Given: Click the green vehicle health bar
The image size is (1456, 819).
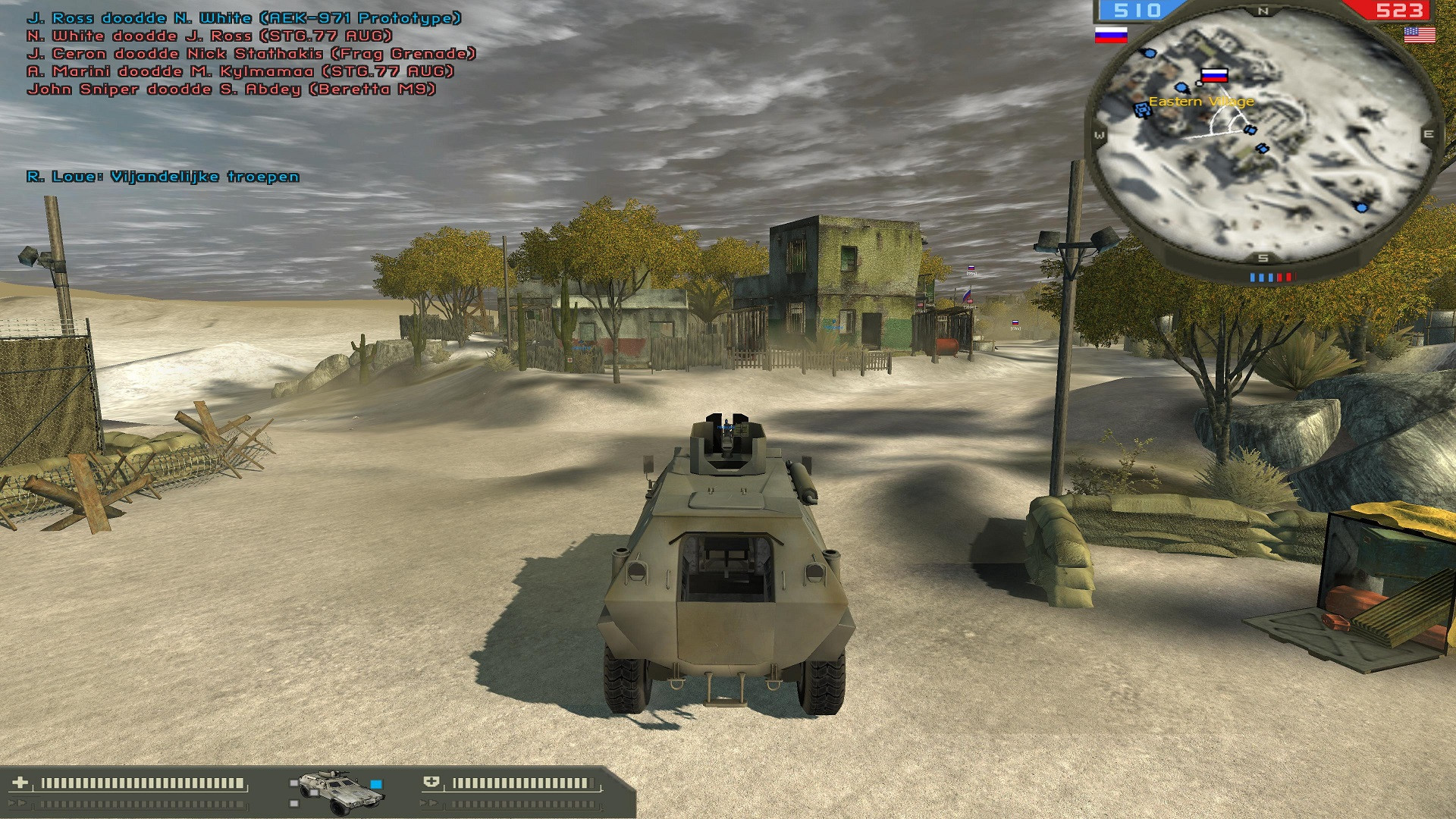Looking at the screenshot, I should click(x=143, y=783).
